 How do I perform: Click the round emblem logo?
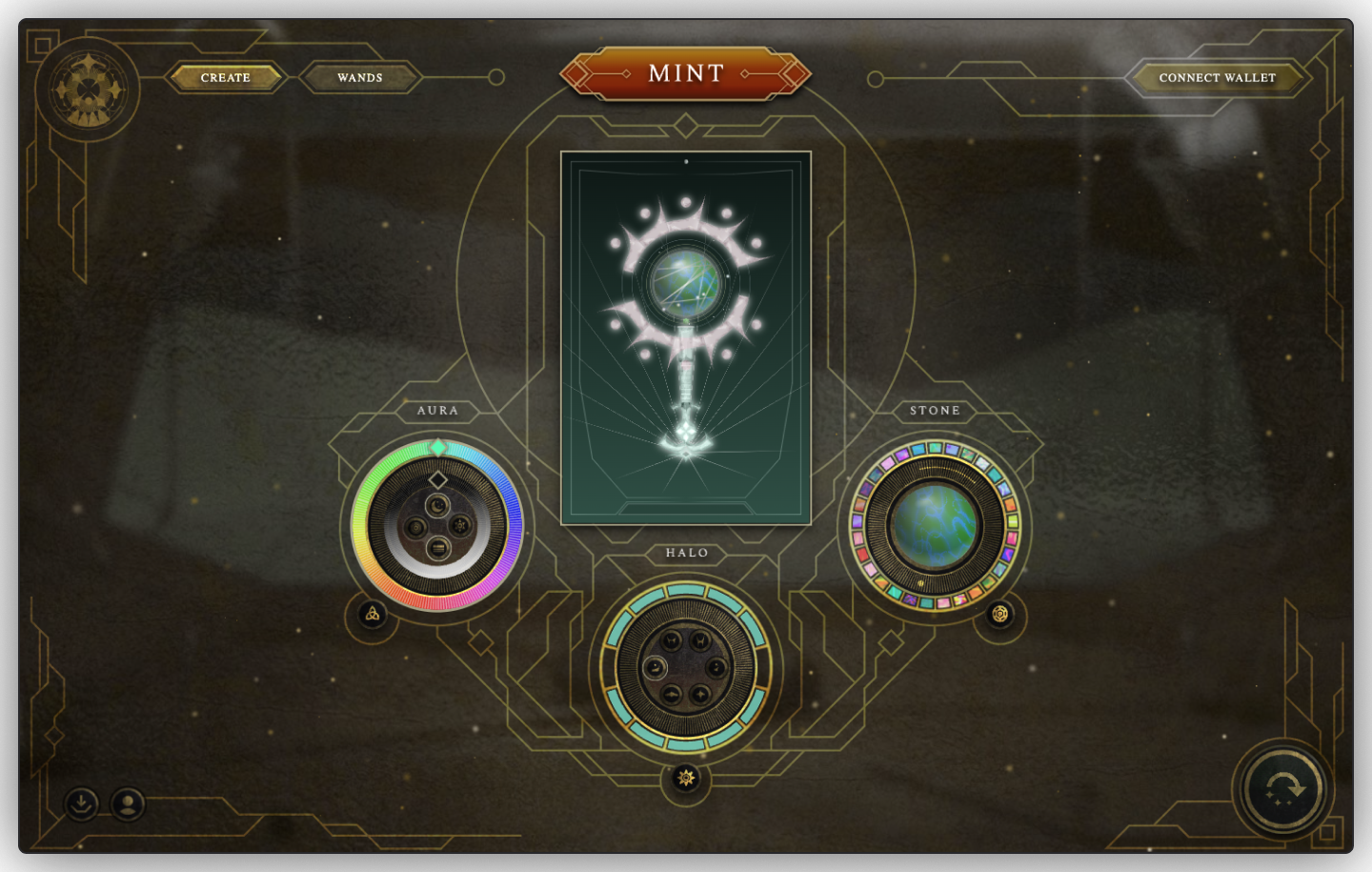pos(88,91)
